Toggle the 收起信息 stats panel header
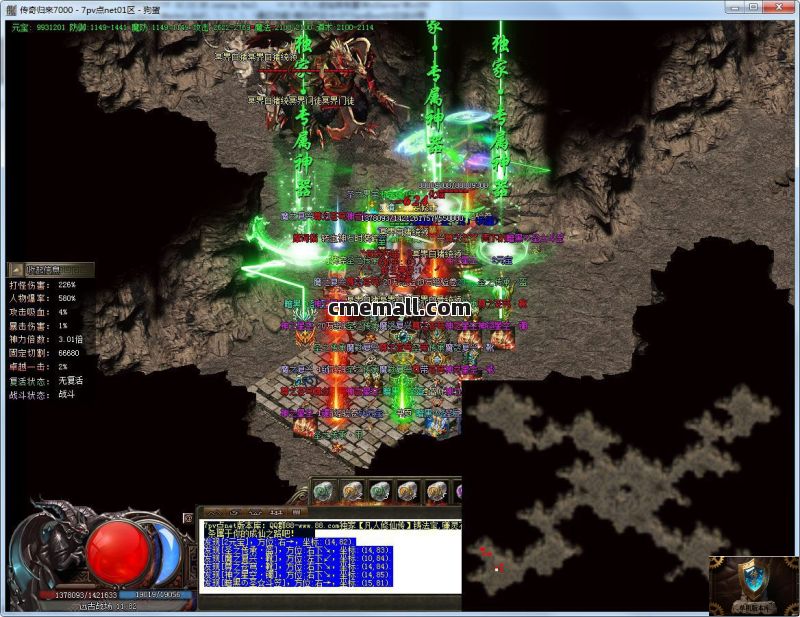 point(50,269)
